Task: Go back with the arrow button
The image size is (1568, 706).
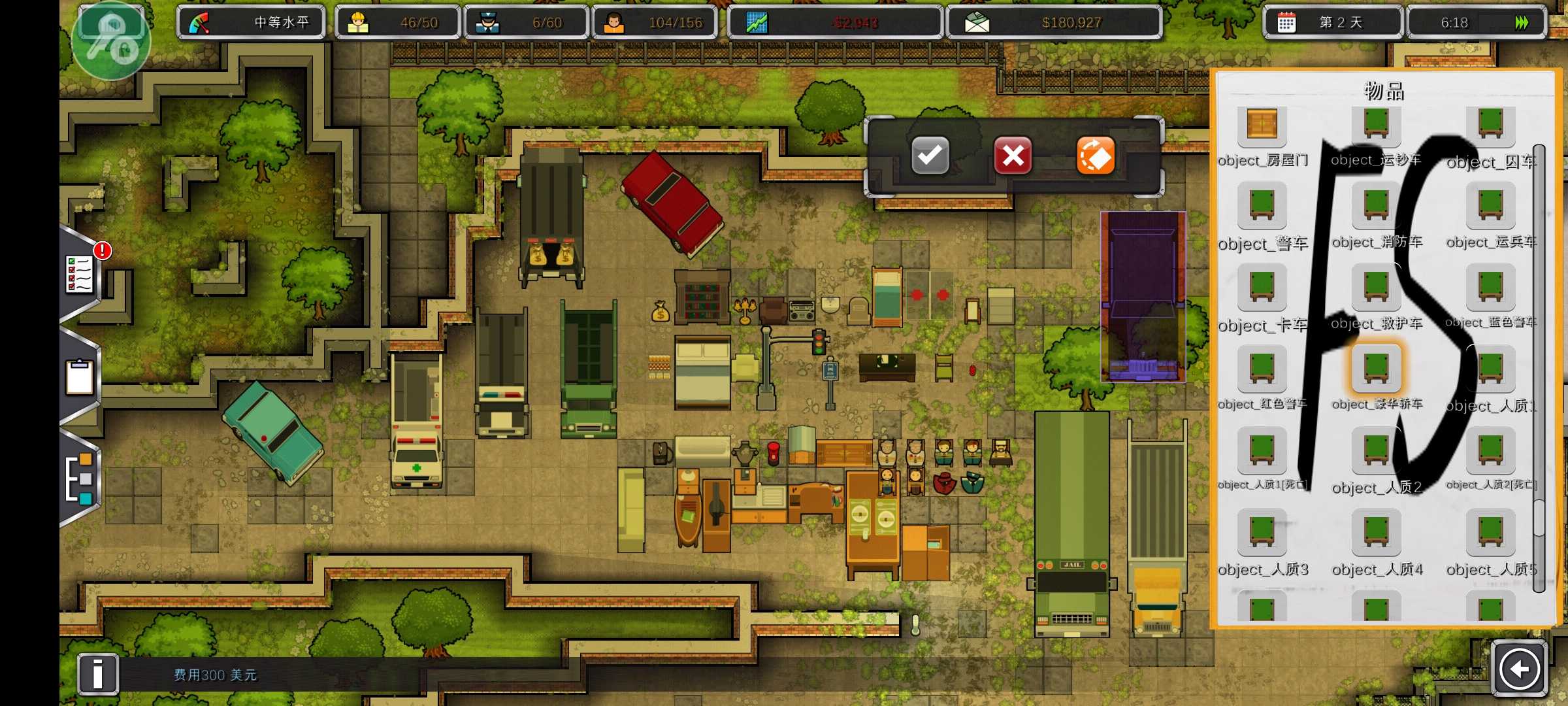Action: pyautogui.click(x=1519, y=669)
